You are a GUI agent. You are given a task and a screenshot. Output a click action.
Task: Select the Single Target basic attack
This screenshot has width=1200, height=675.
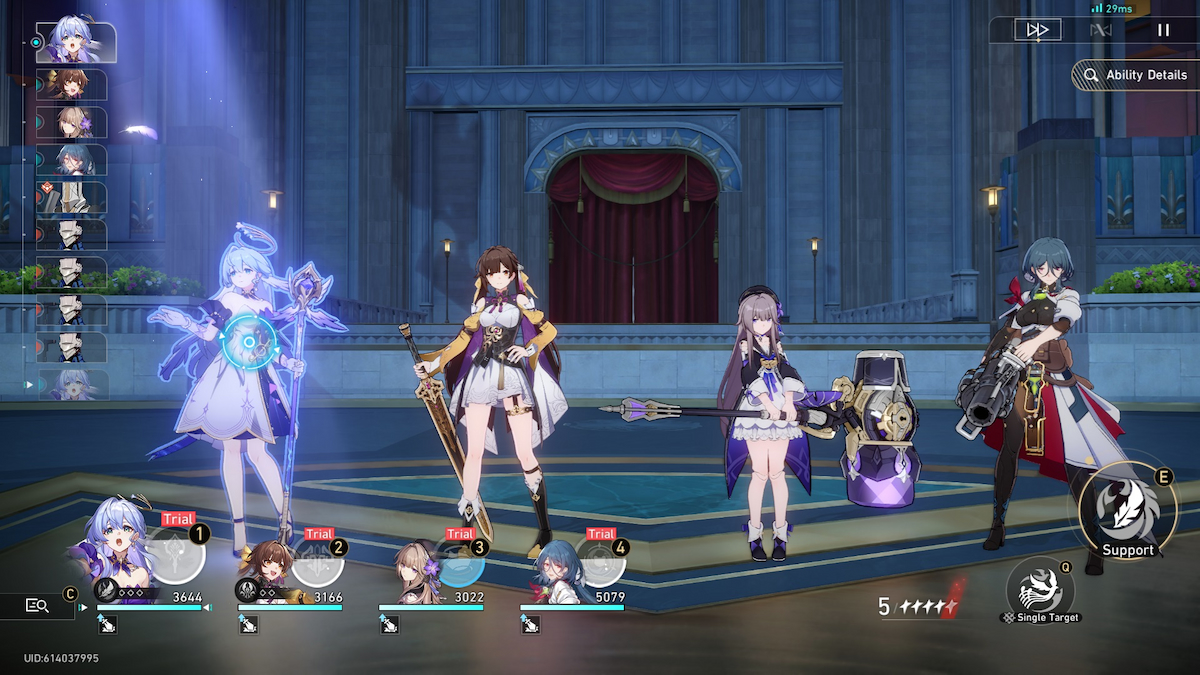1040,587
